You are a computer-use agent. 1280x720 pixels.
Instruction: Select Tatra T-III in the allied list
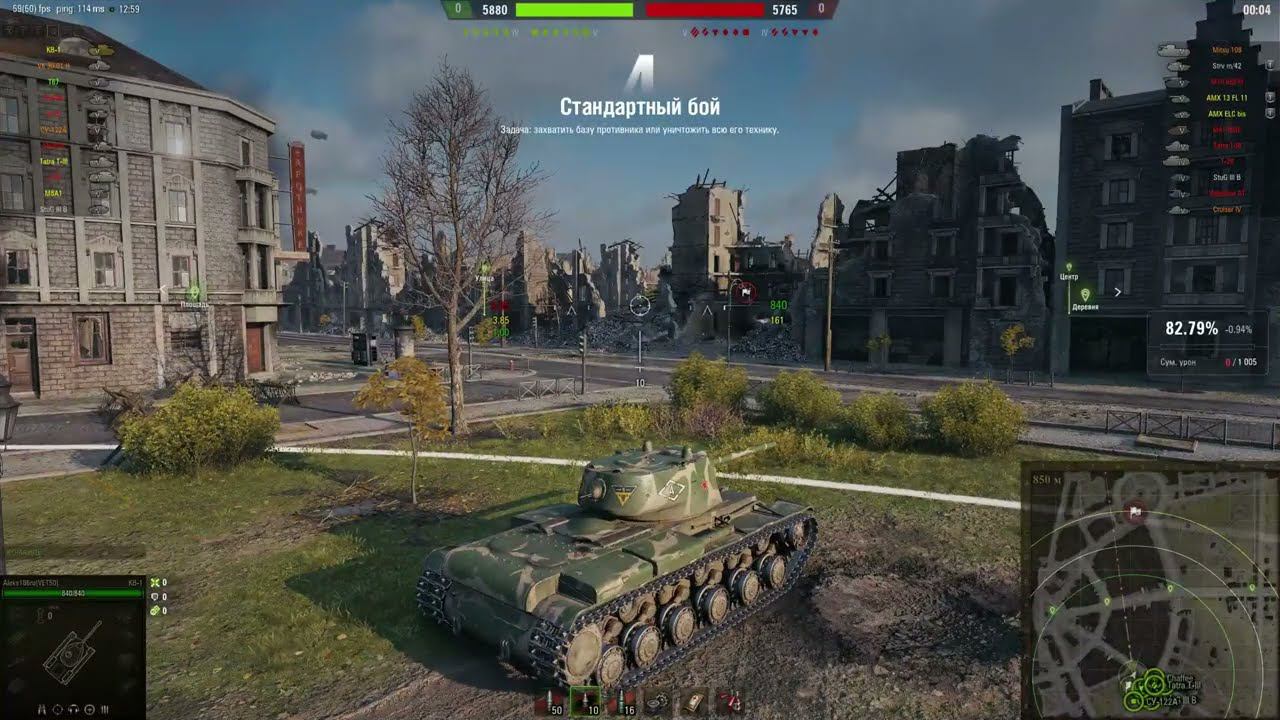[54, 161]
